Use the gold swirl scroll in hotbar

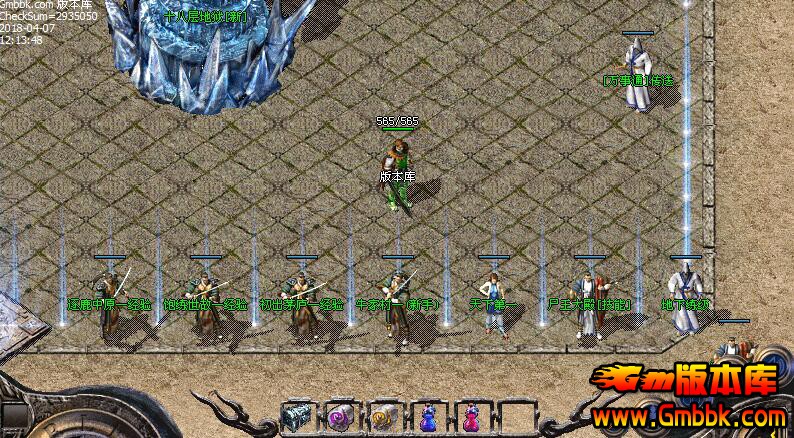click(385, 416)
